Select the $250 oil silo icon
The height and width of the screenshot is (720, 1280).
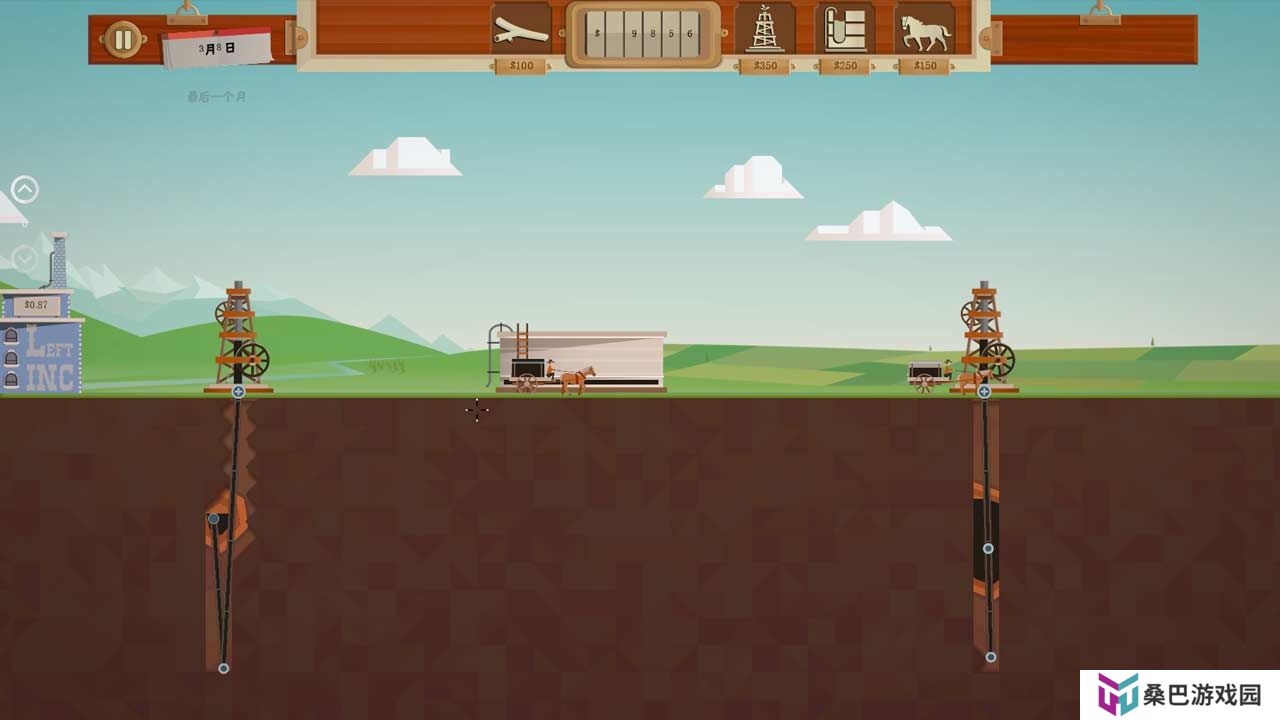(x=845, y=29)
